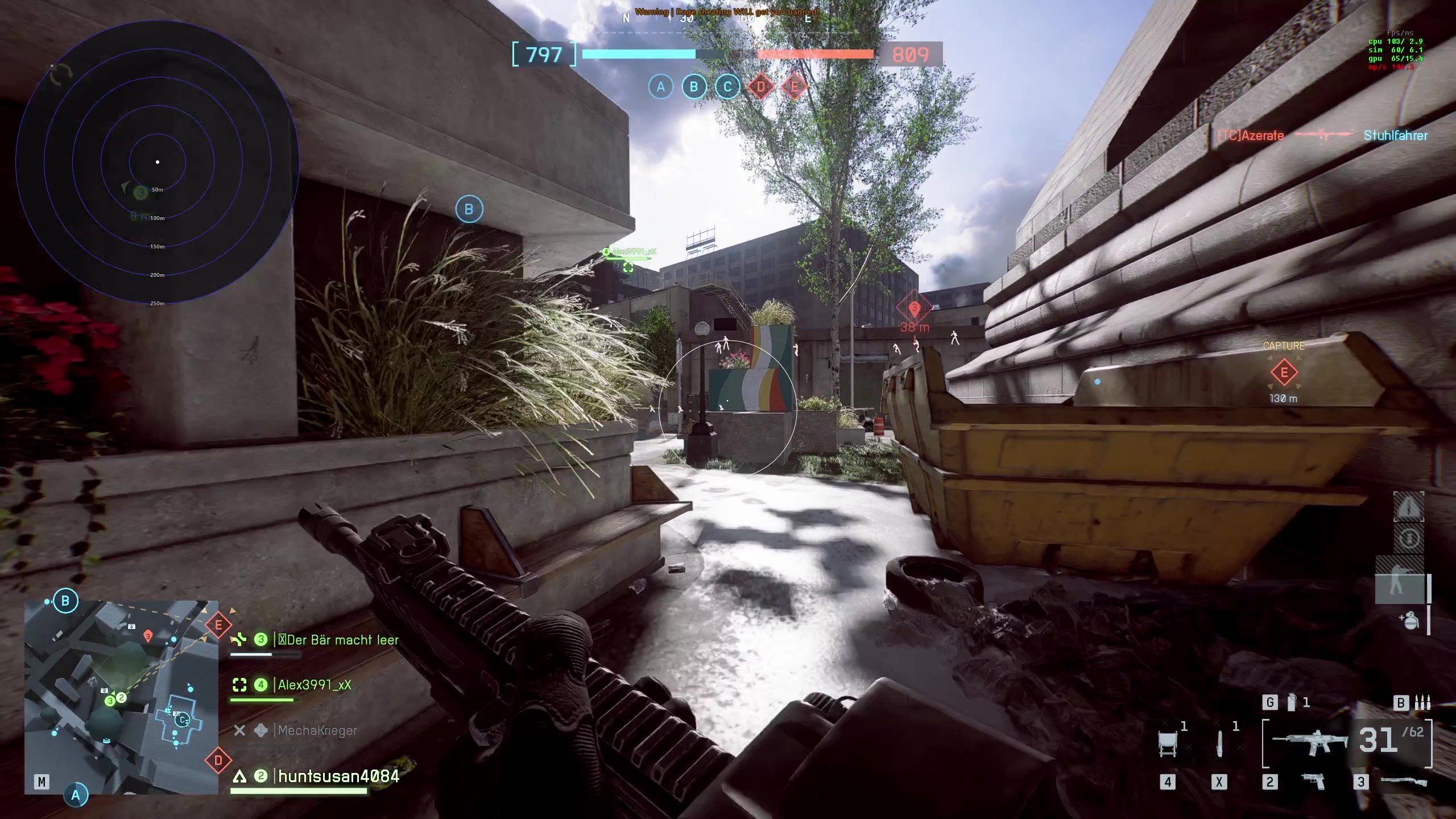
Task: Open the city minimap
Action: tap(121, 697)
